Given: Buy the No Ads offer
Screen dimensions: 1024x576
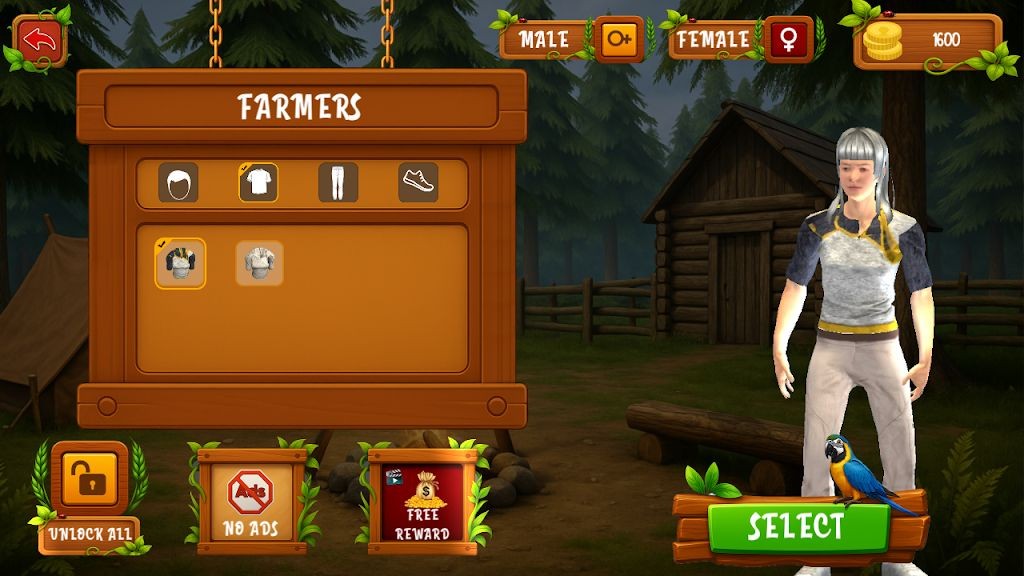Looking at the screenshot, I should 251,497.
